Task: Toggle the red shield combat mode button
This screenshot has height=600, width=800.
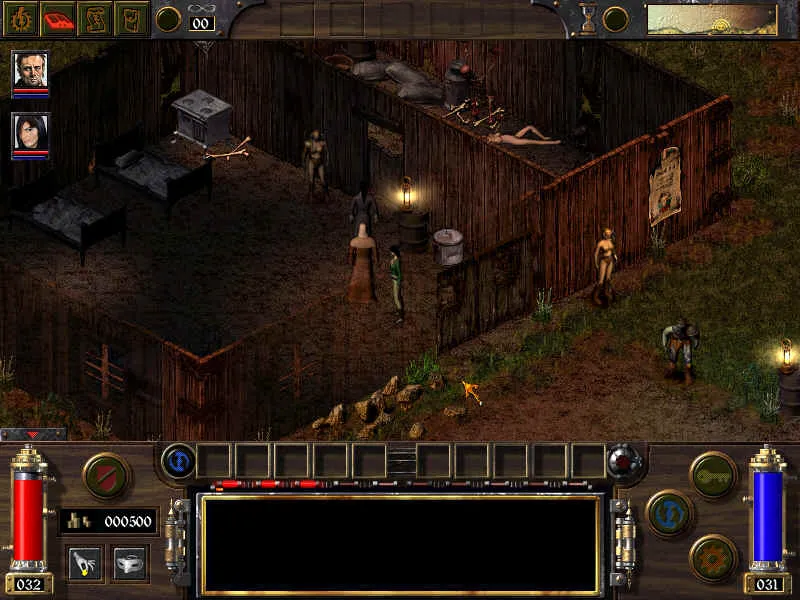Action: pos(105,475)
